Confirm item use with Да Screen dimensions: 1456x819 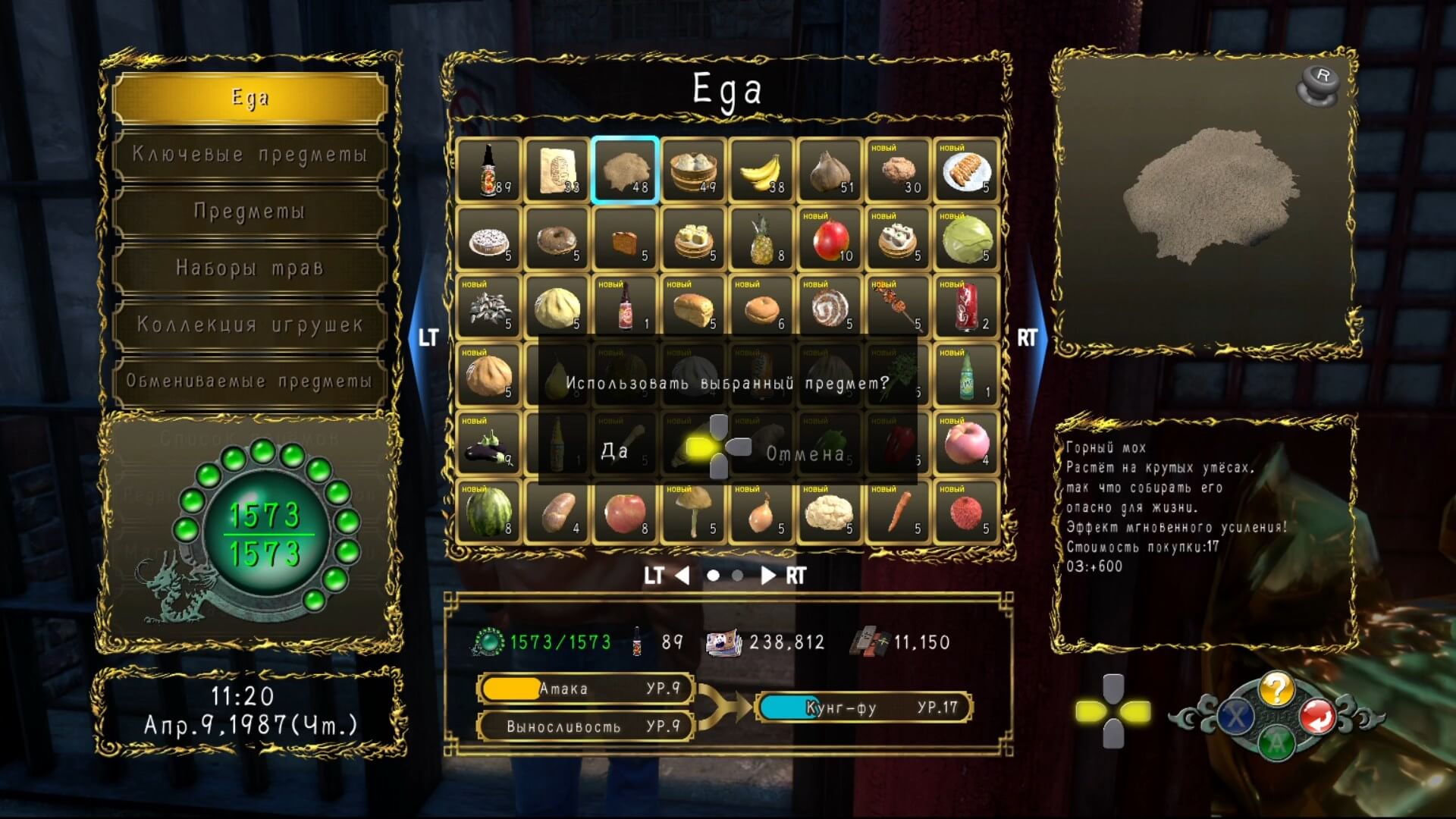coord(614,451)
